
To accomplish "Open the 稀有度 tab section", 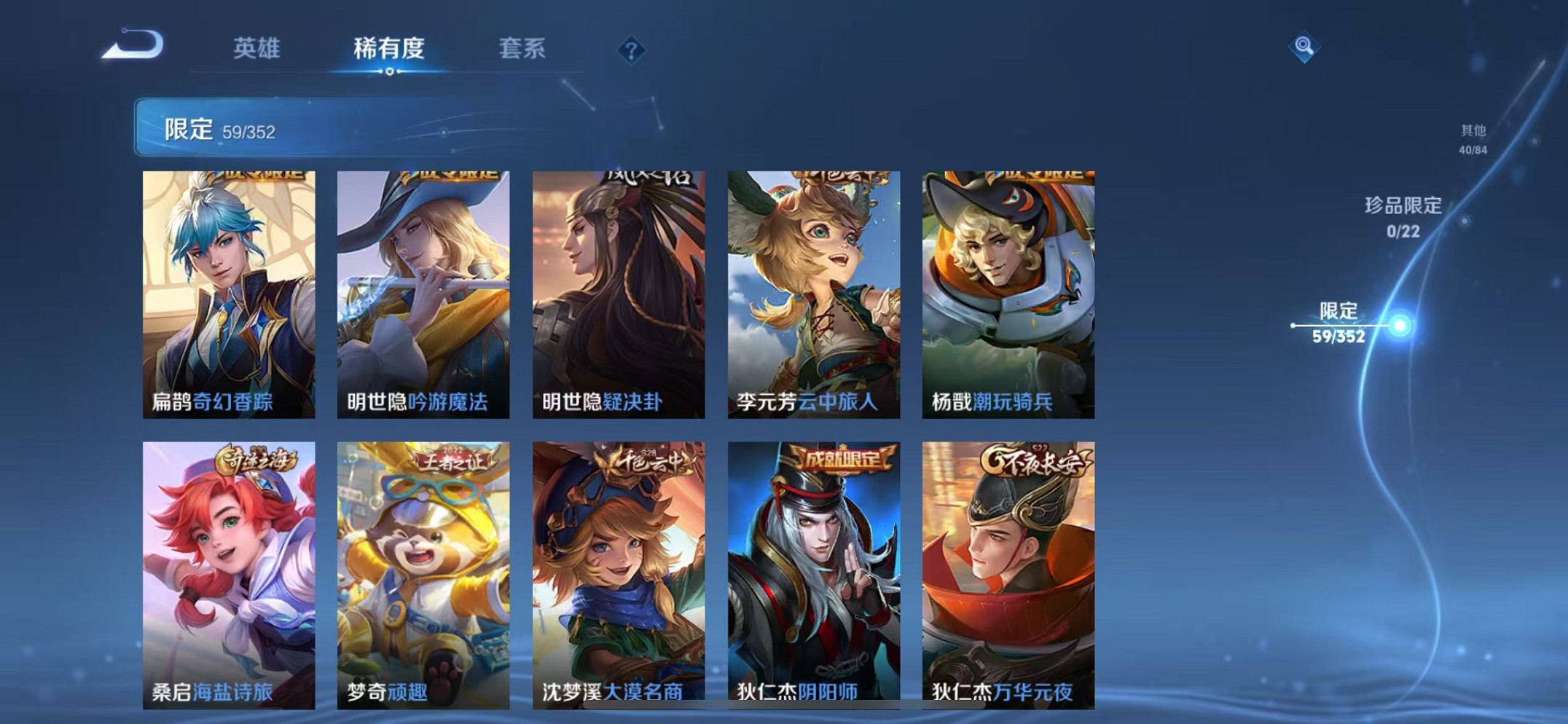I will [x=389, y=47].
